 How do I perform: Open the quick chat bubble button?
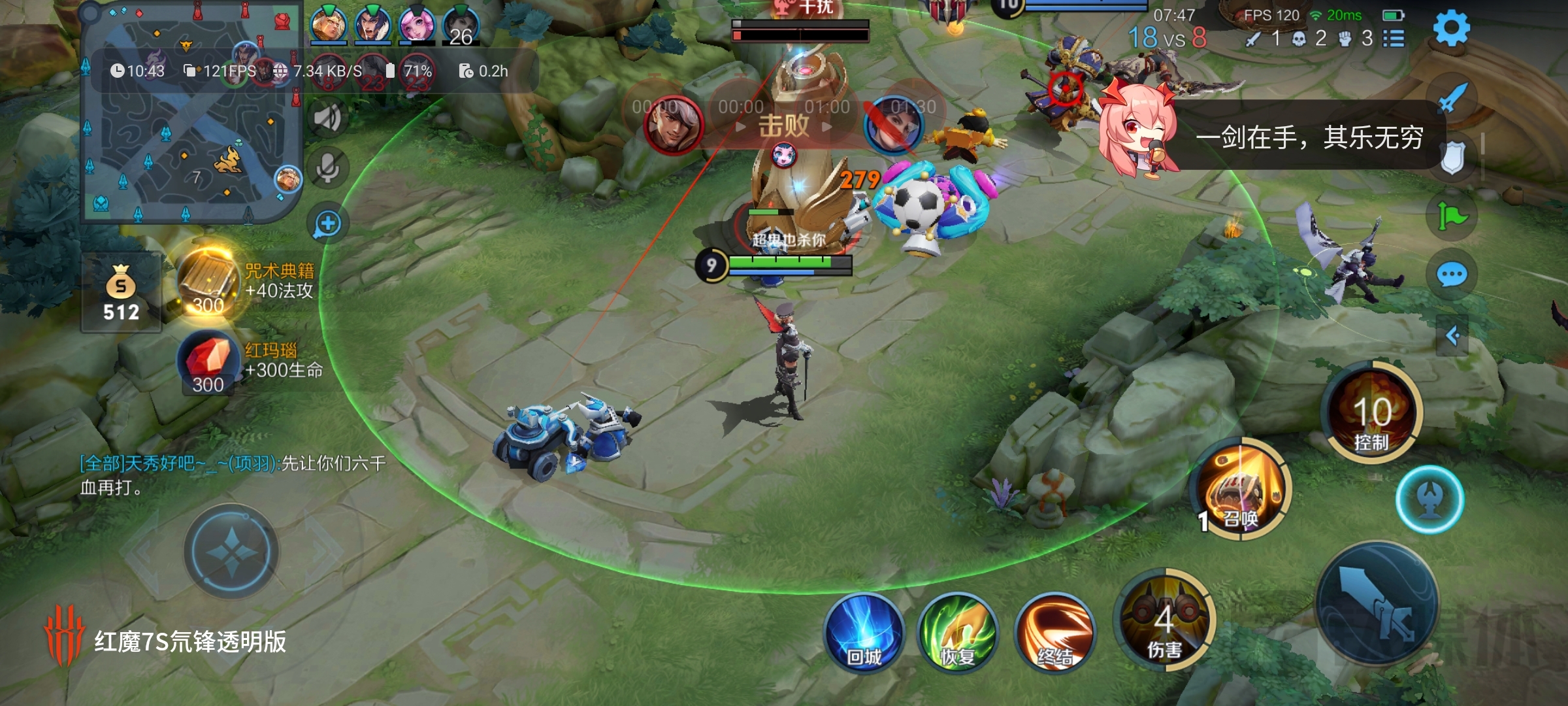click(1452, 275)
